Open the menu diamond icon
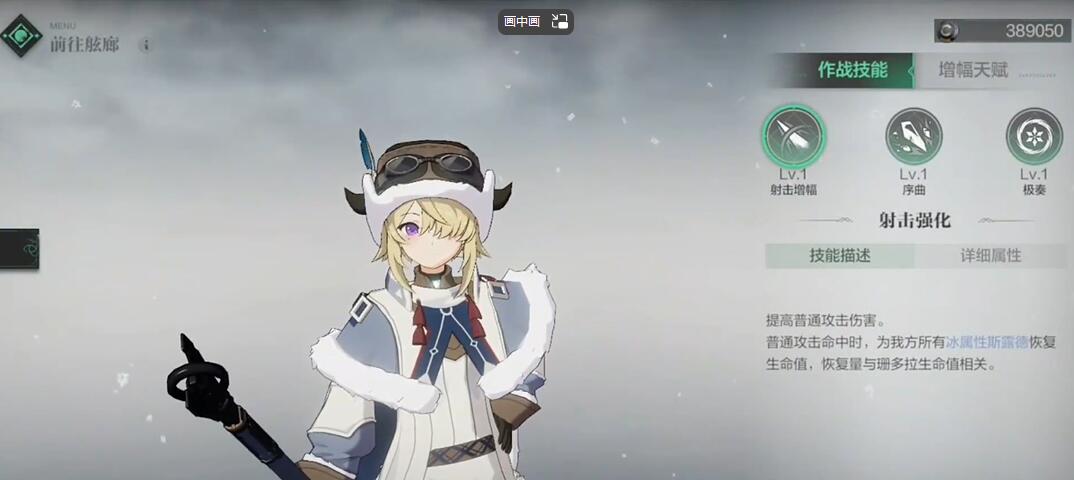 click(x=21, y=35)
